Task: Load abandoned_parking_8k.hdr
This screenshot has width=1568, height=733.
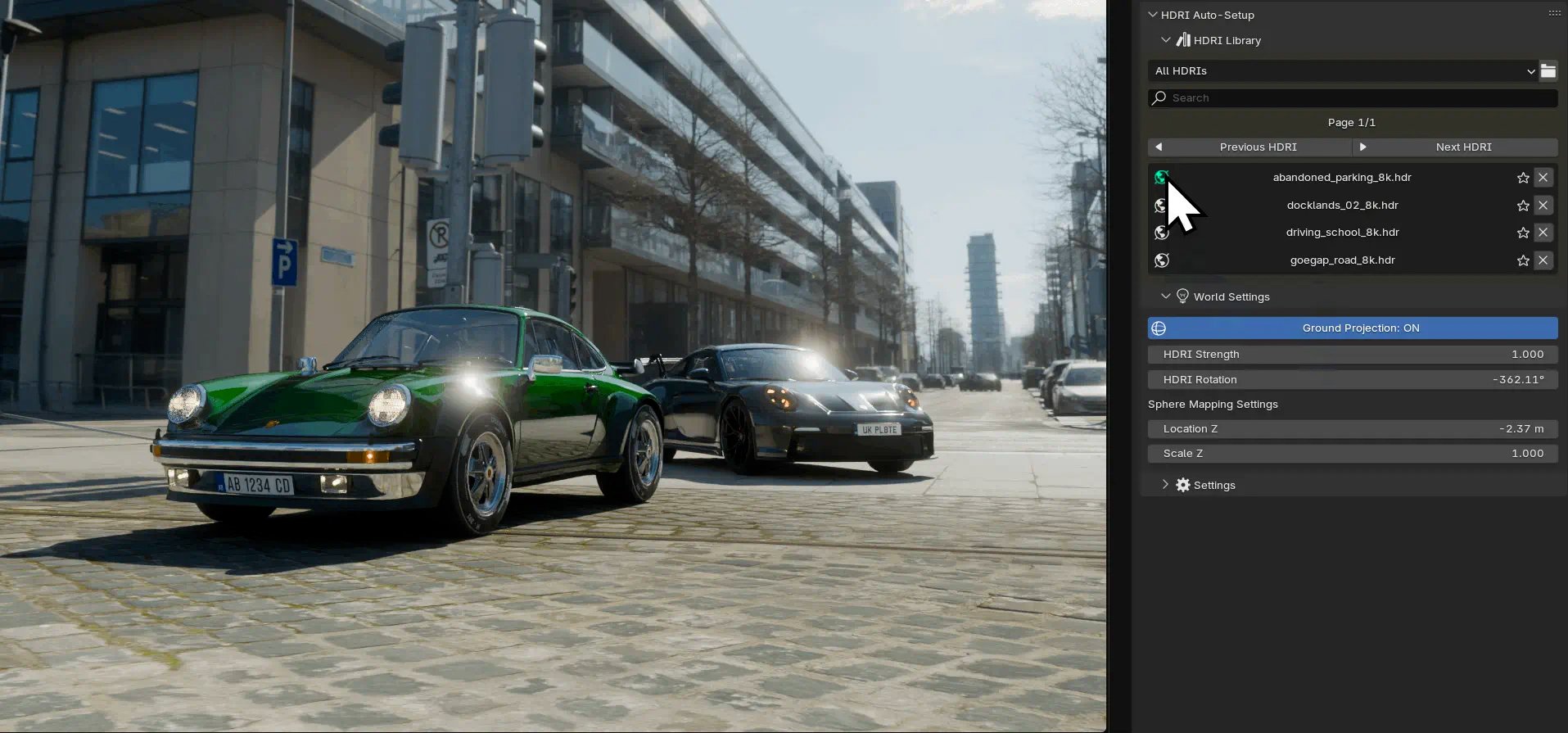Action: [x=1341, y=178]
